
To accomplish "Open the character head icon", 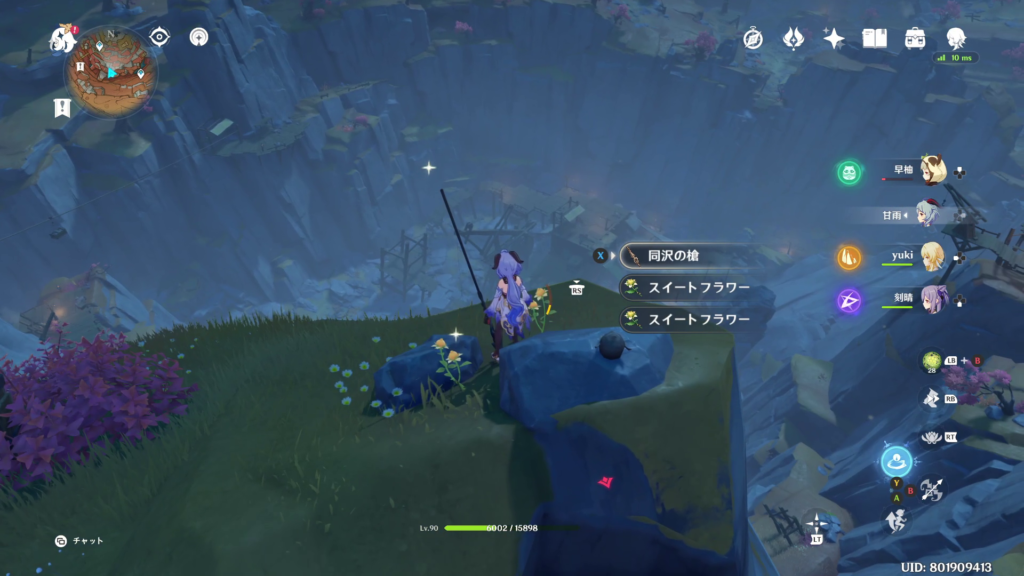I will tap(956, 39).
